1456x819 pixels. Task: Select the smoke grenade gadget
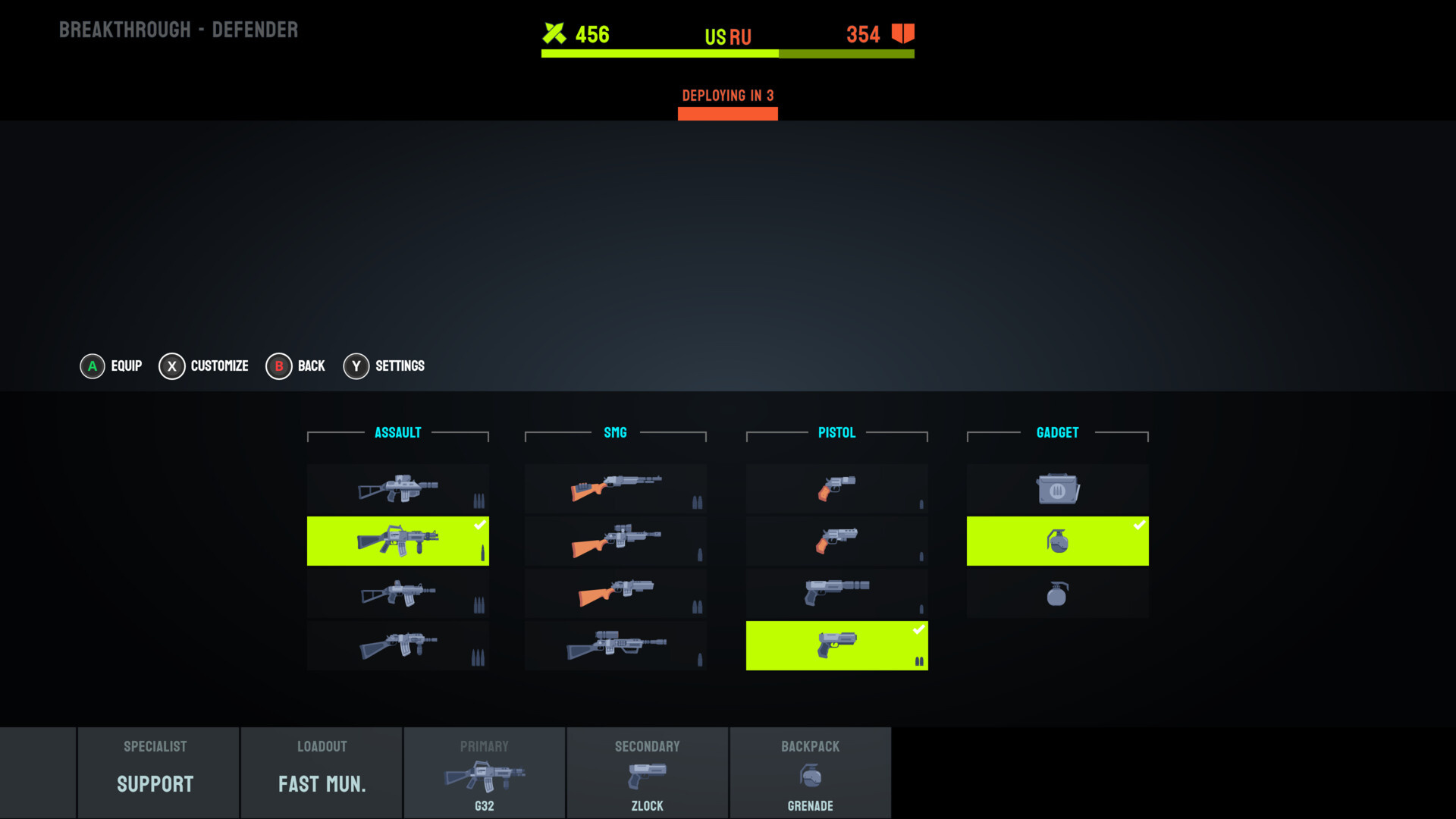(x=1057, y=593)
